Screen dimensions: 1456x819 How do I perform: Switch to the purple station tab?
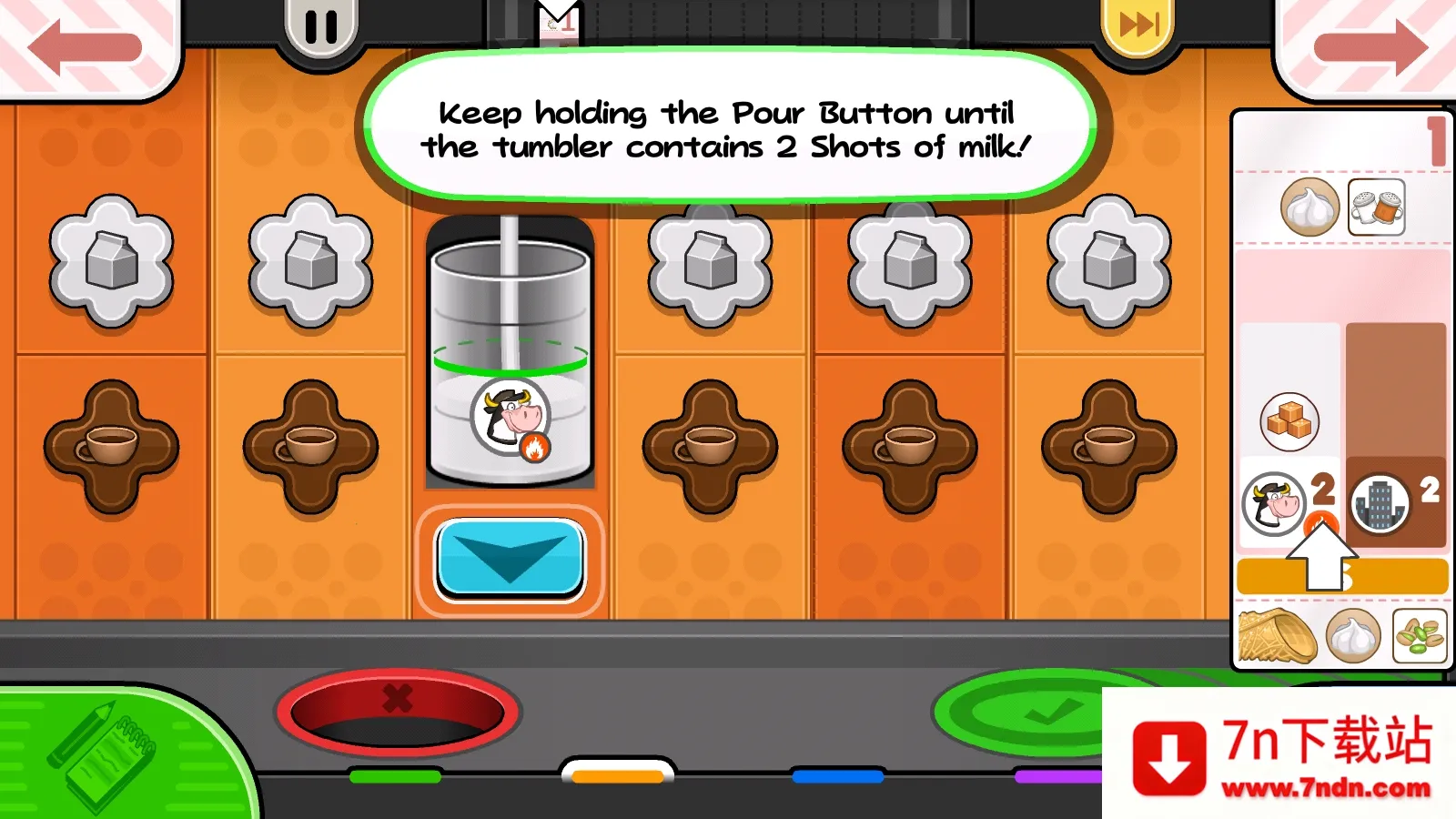[1057, 776]
